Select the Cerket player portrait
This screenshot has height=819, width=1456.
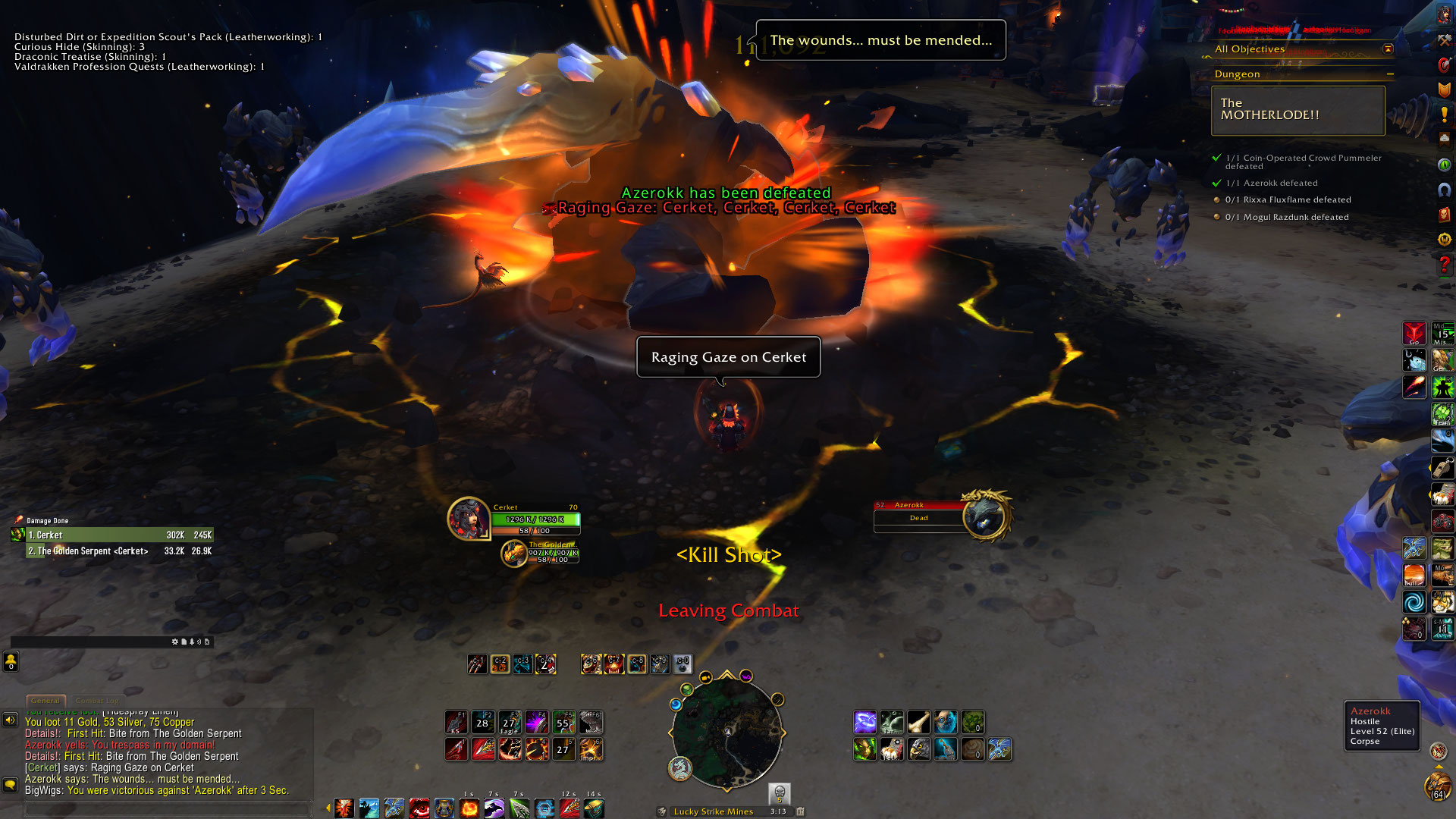468,519
